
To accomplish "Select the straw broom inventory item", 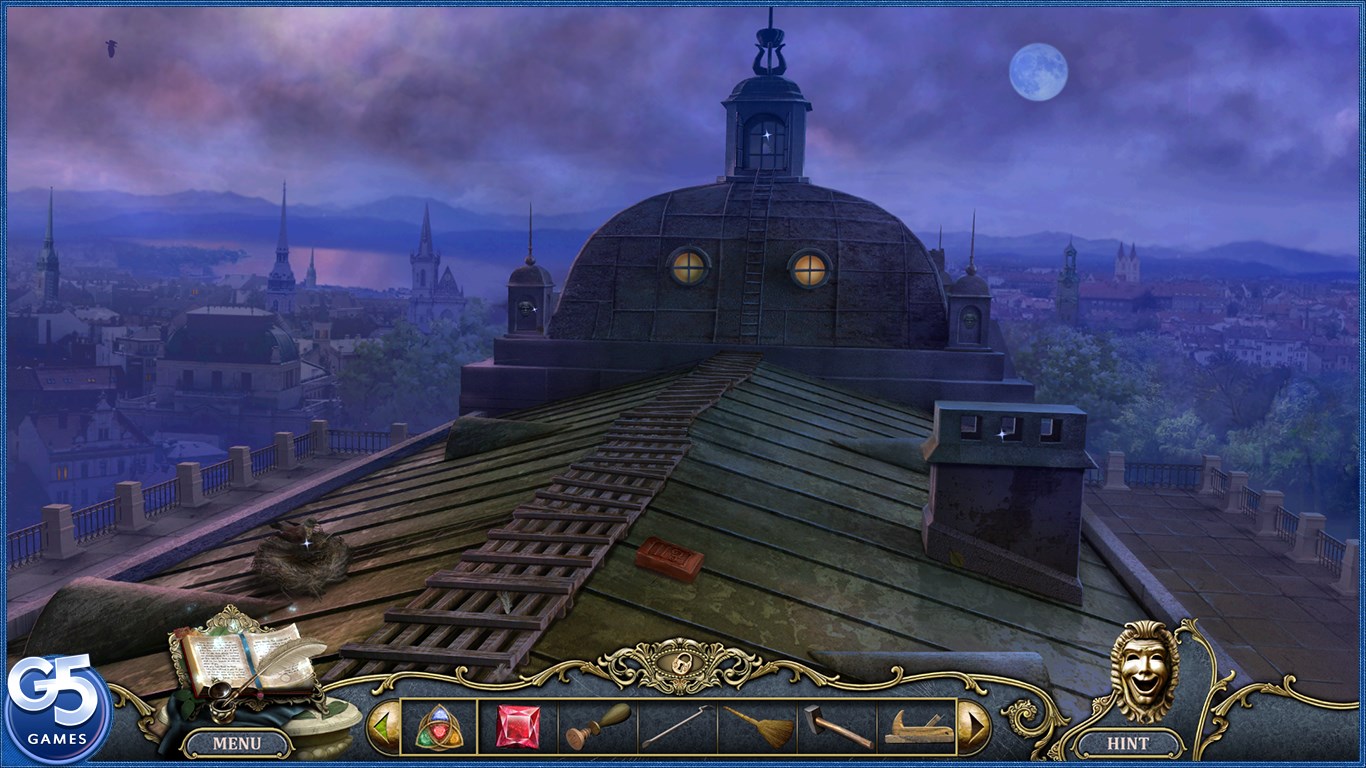I will pyautogui.click(x=757, y=727).
